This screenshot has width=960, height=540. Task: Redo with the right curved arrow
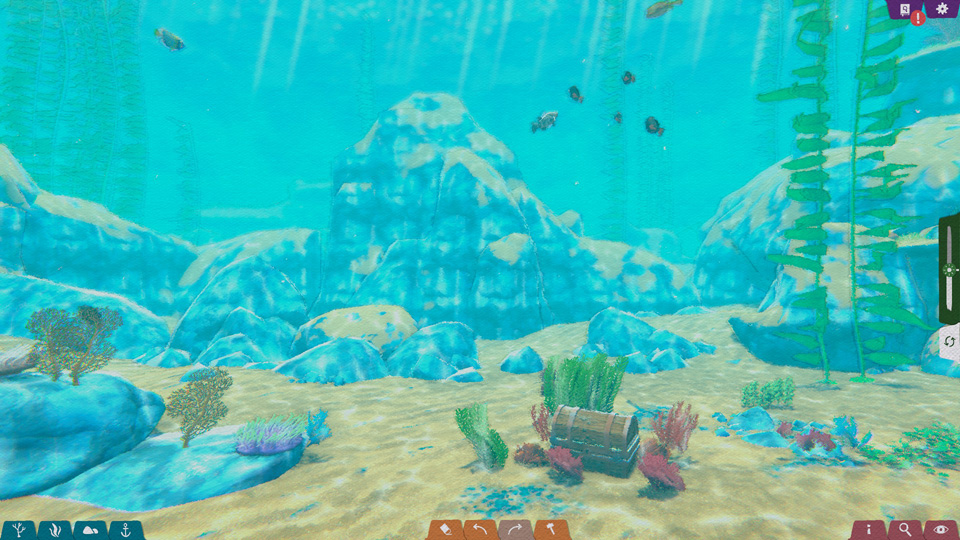pyautogui.click(x=516, y=530)
